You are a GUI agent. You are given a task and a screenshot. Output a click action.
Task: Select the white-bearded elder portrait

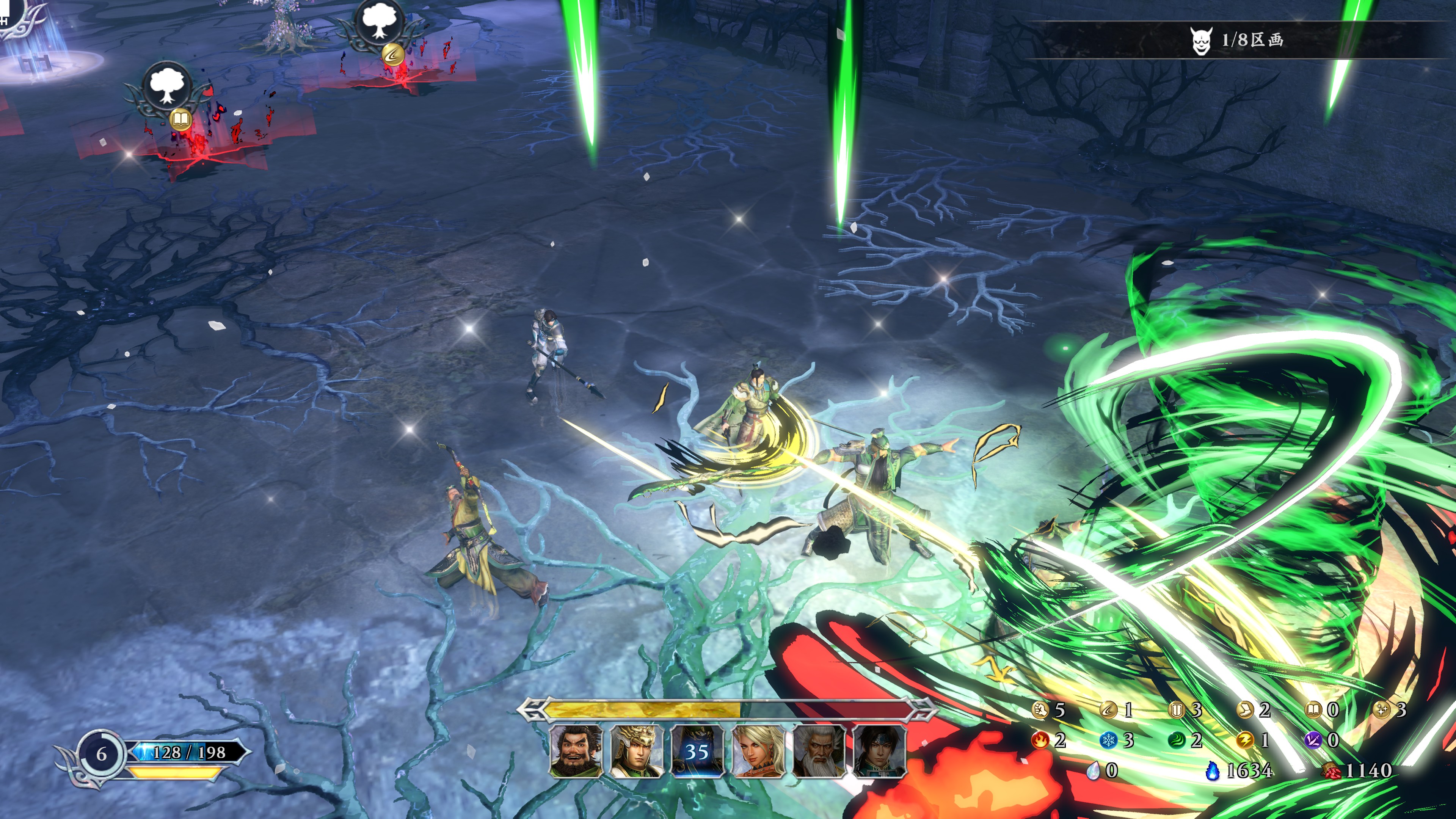(819, 751)
